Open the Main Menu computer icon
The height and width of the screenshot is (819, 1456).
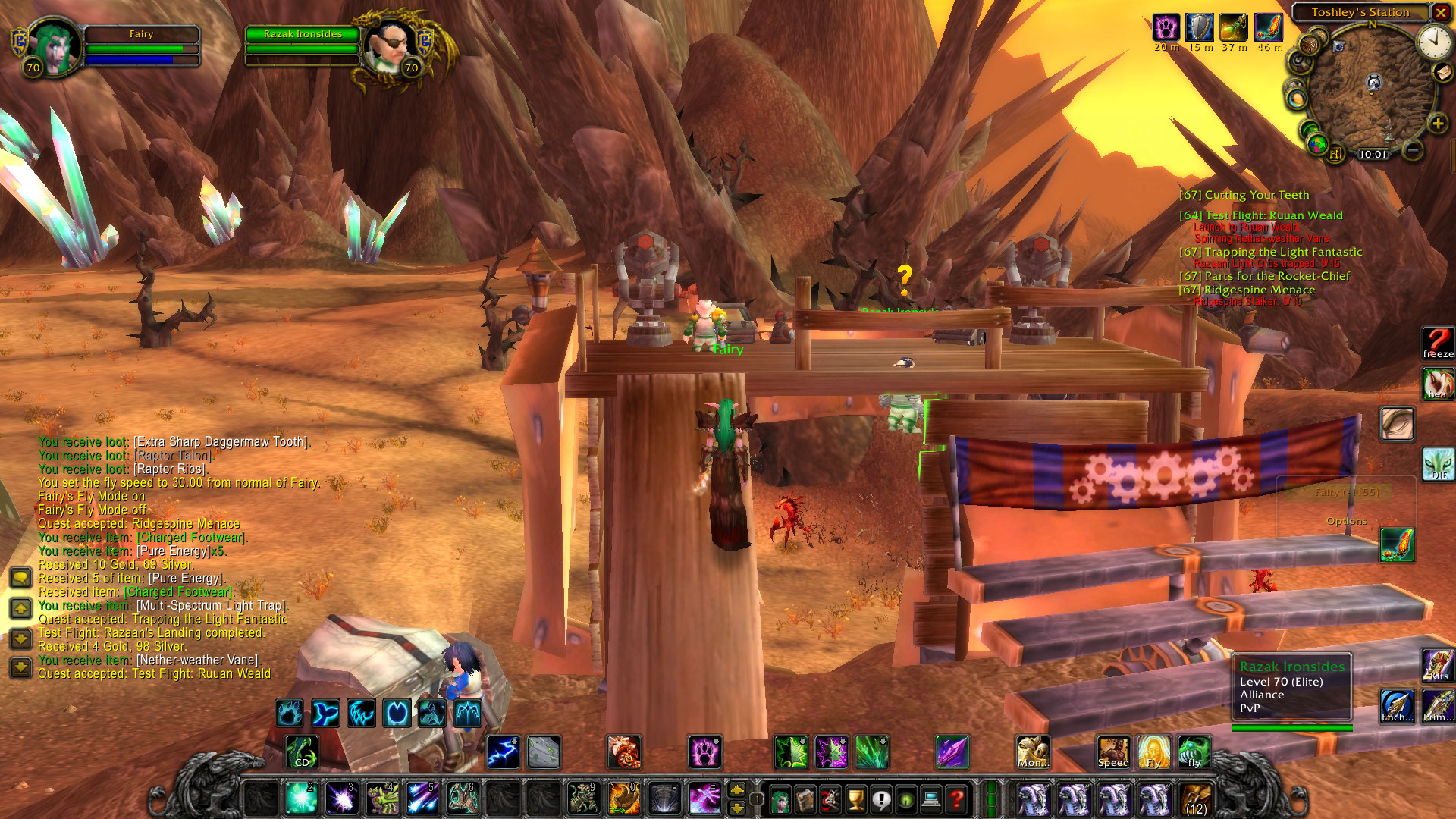click(930, 799)
